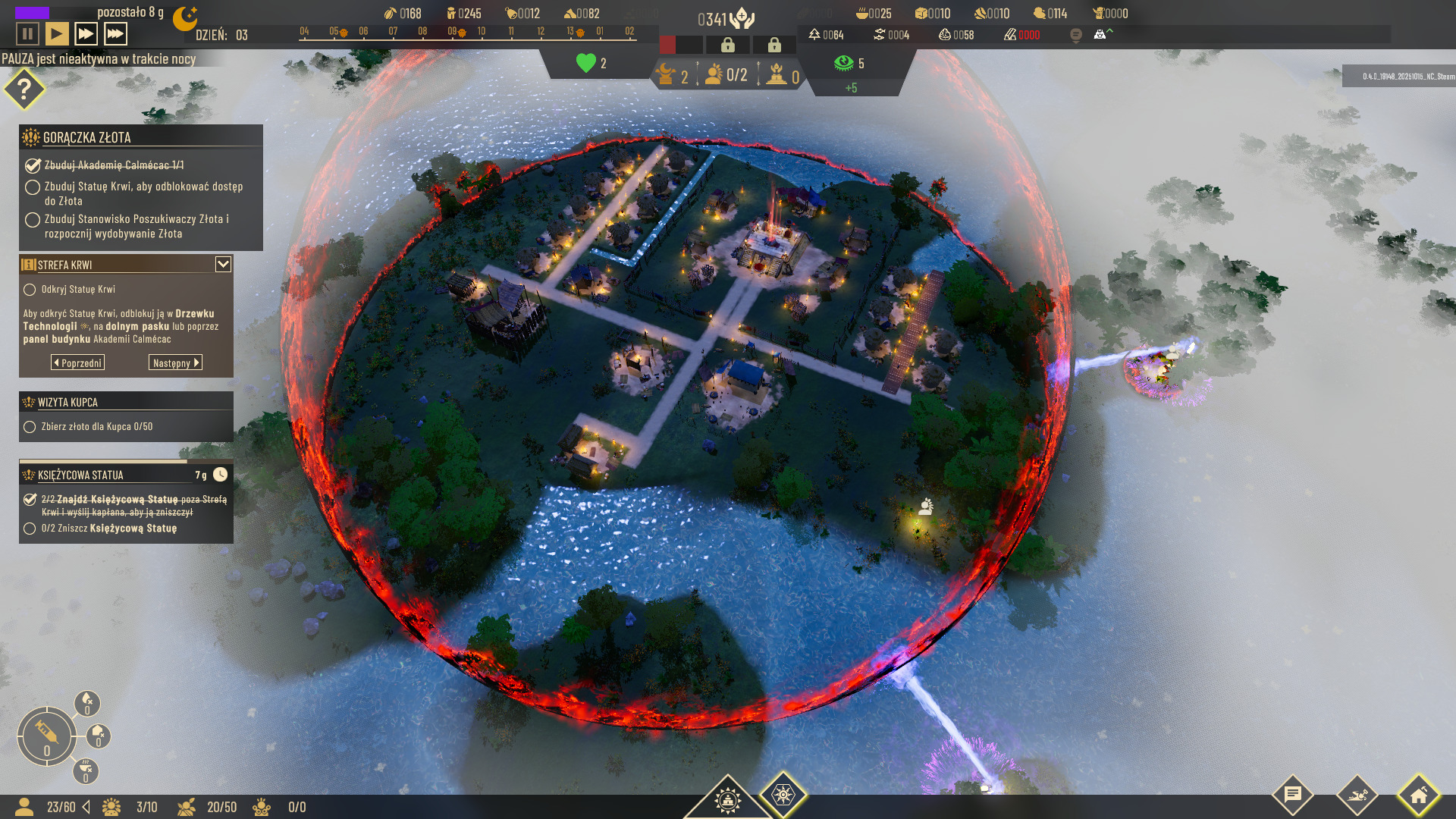The image size is (1456, 819).
Task: Open the question mark help button
Action: (x=24, y=89)
